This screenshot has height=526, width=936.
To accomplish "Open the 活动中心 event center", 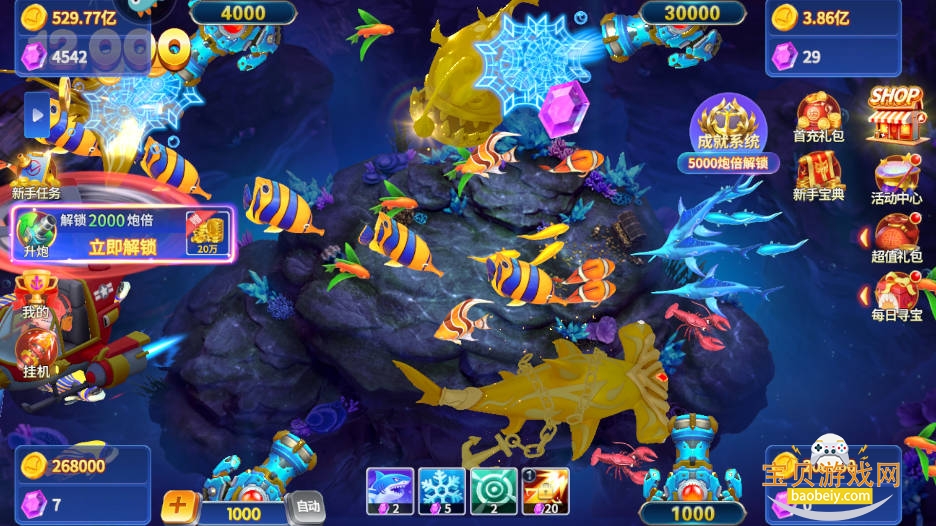I will [896, 178].
